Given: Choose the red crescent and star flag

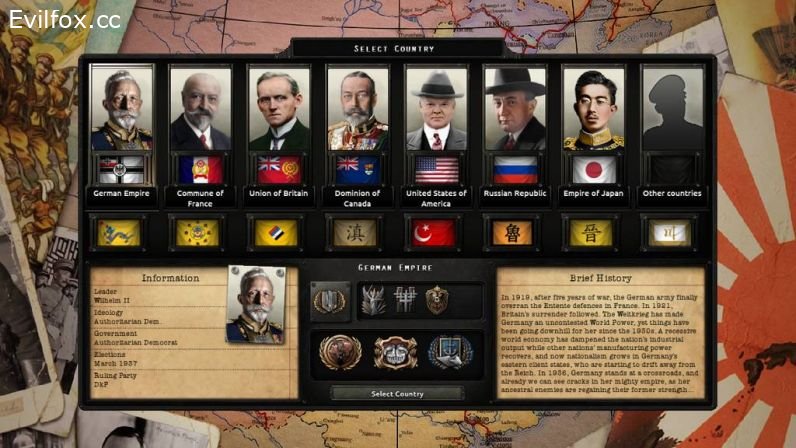Looking at the screenshot, I should pos(436,233).
